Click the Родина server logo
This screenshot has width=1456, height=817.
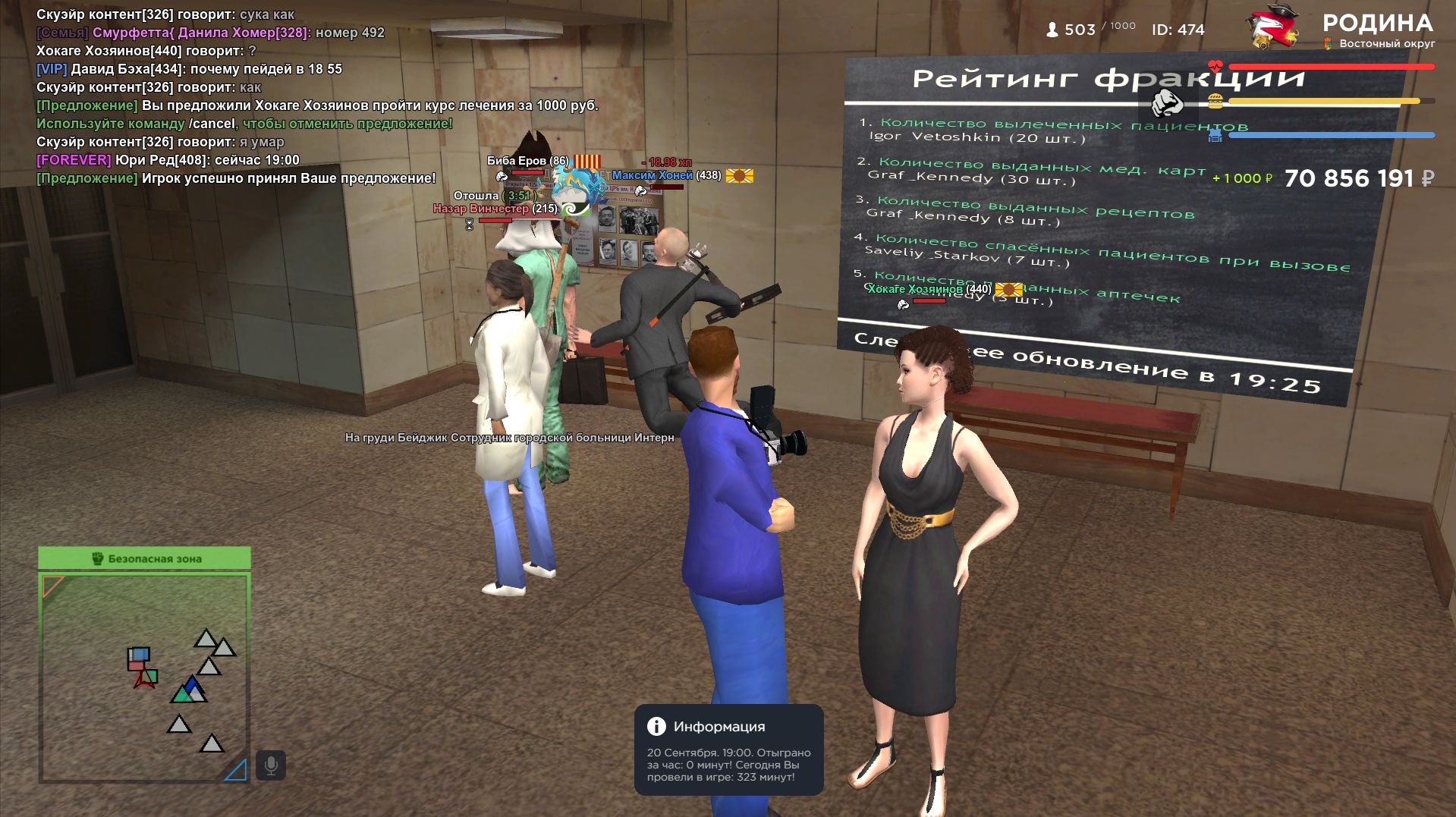pyautogui.click(x=1273, y=29)
